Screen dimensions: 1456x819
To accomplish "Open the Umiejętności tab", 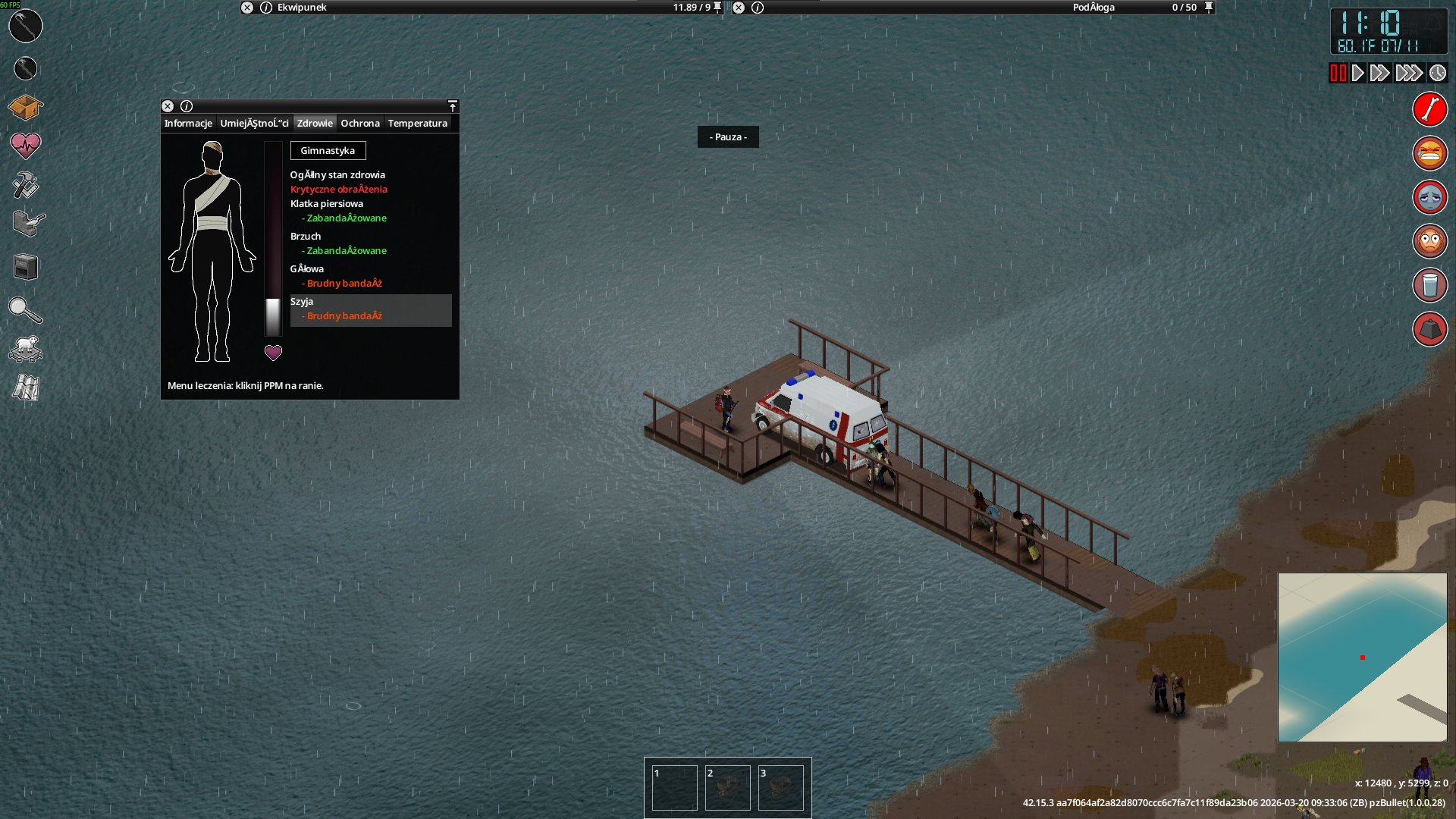I will click(254, 124).
